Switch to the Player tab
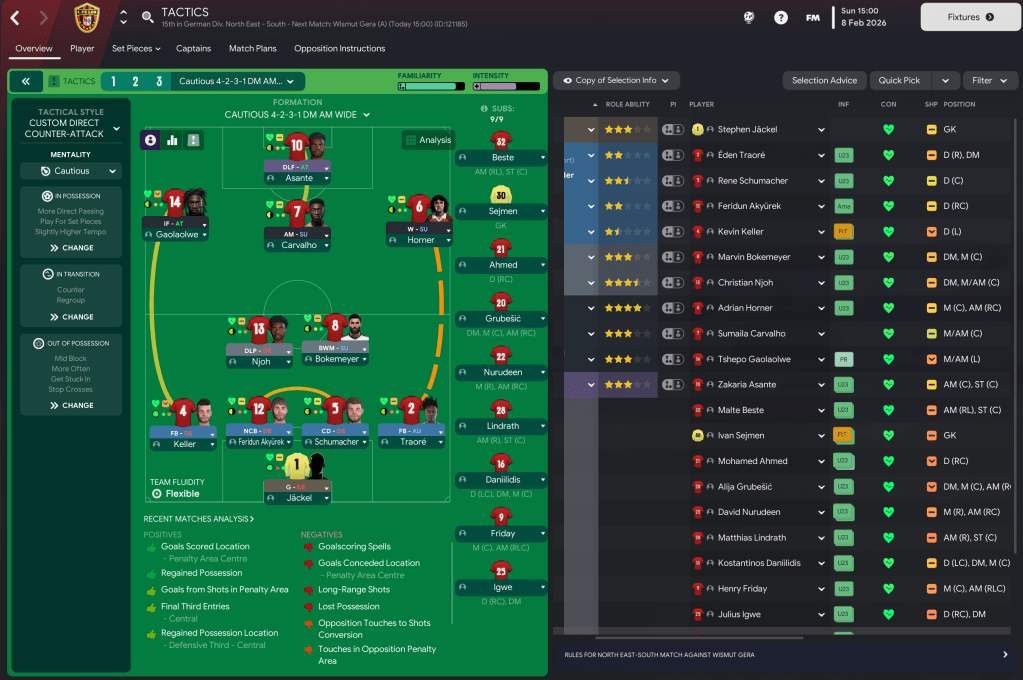This screenshot has width=1023, height=680. (82, 48)
